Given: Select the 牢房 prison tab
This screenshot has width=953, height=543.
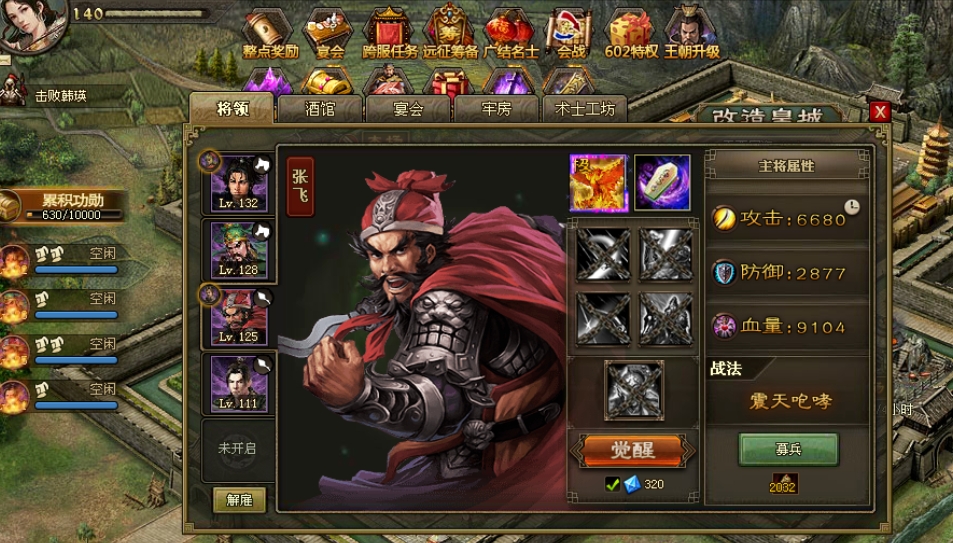Looking at the screenshot, I should click(496, 109).
